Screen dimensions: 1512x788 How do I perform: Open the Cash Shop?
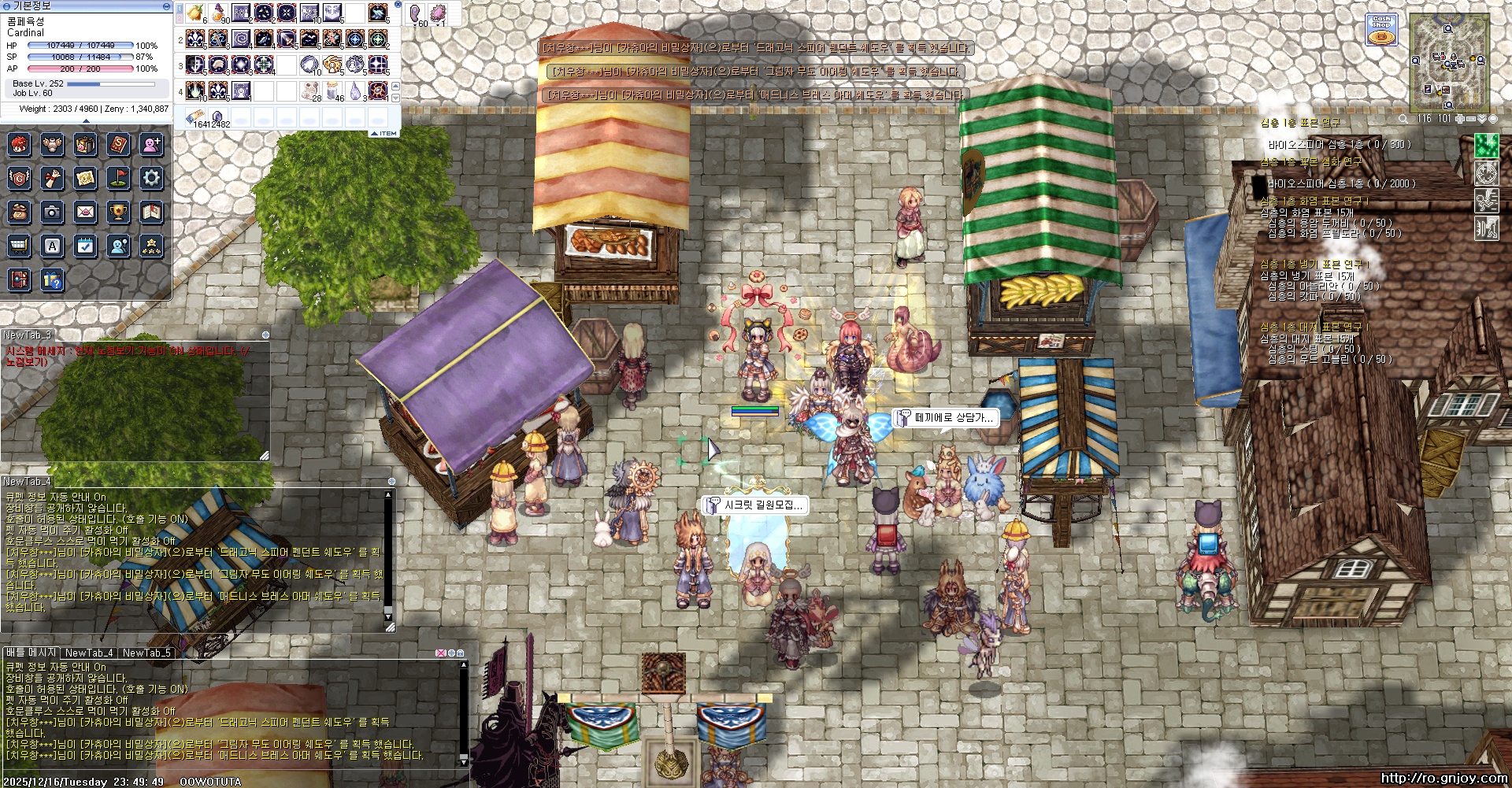tap(1381, 30)
